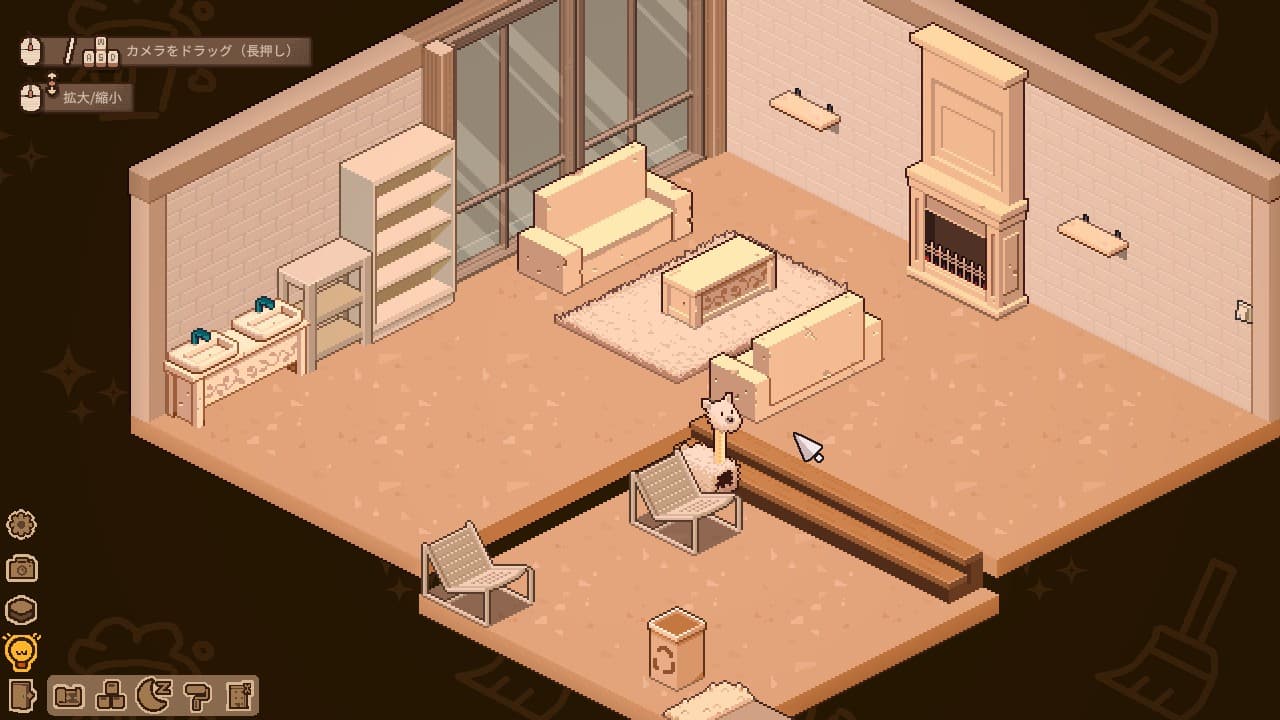Pick the paint roller tool

tap(196, 695)
